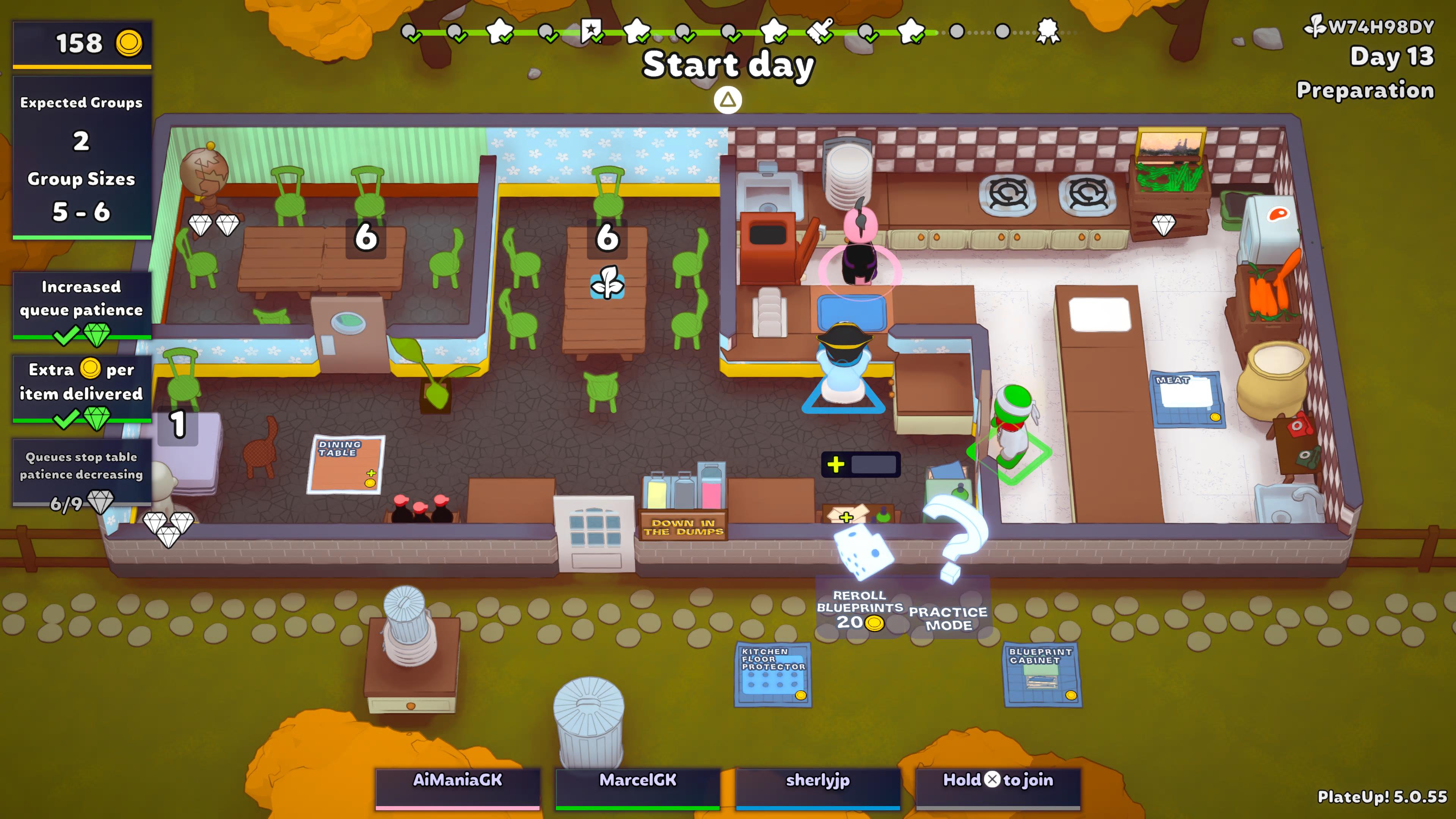The width and height of the screenshot is (1456, 819).
Task: Open the Increased queue patience card
Action: 82,305
